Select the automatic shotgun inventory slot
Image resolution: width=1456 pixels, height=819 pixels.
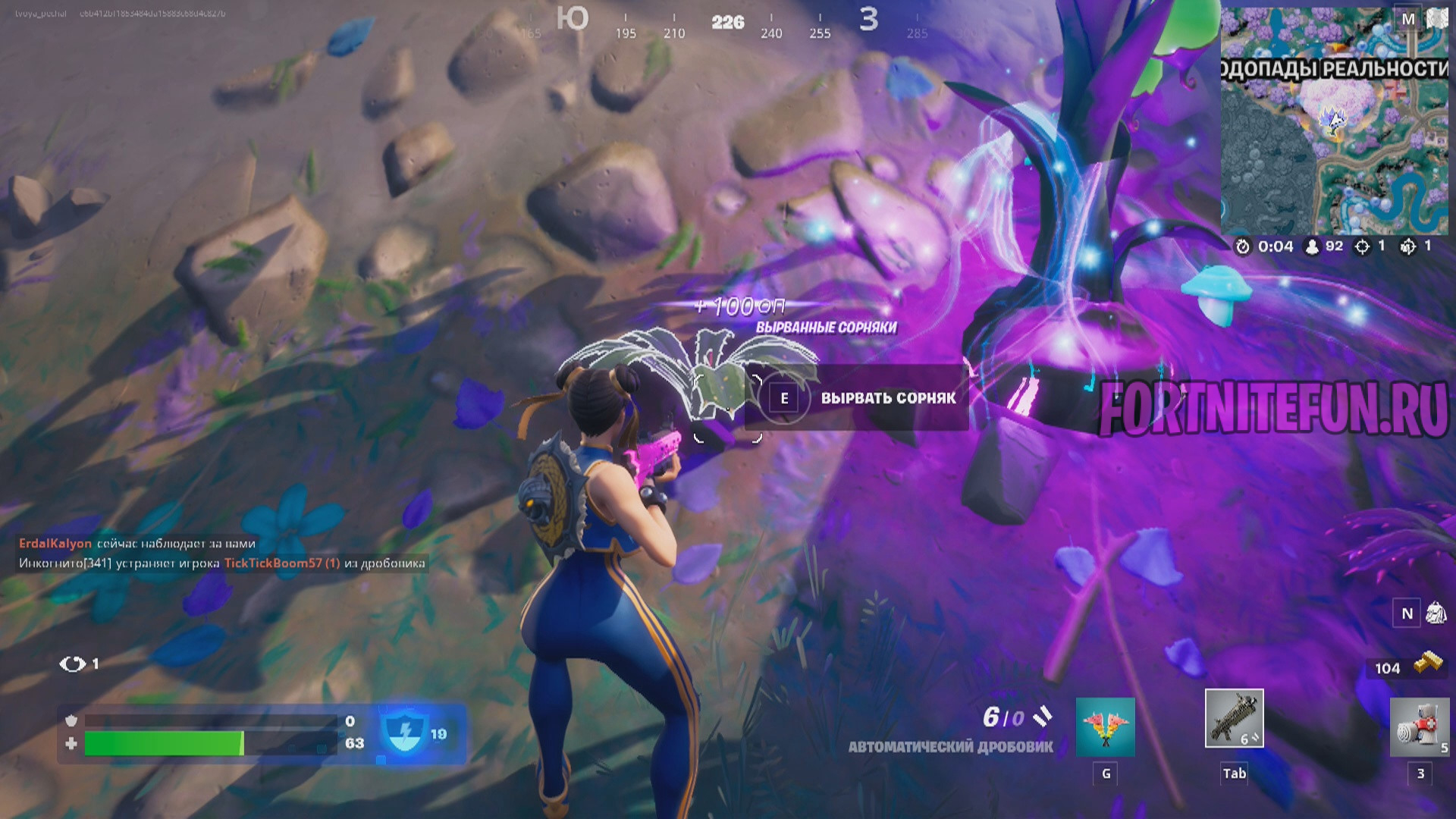click(x=1234, y=718)
